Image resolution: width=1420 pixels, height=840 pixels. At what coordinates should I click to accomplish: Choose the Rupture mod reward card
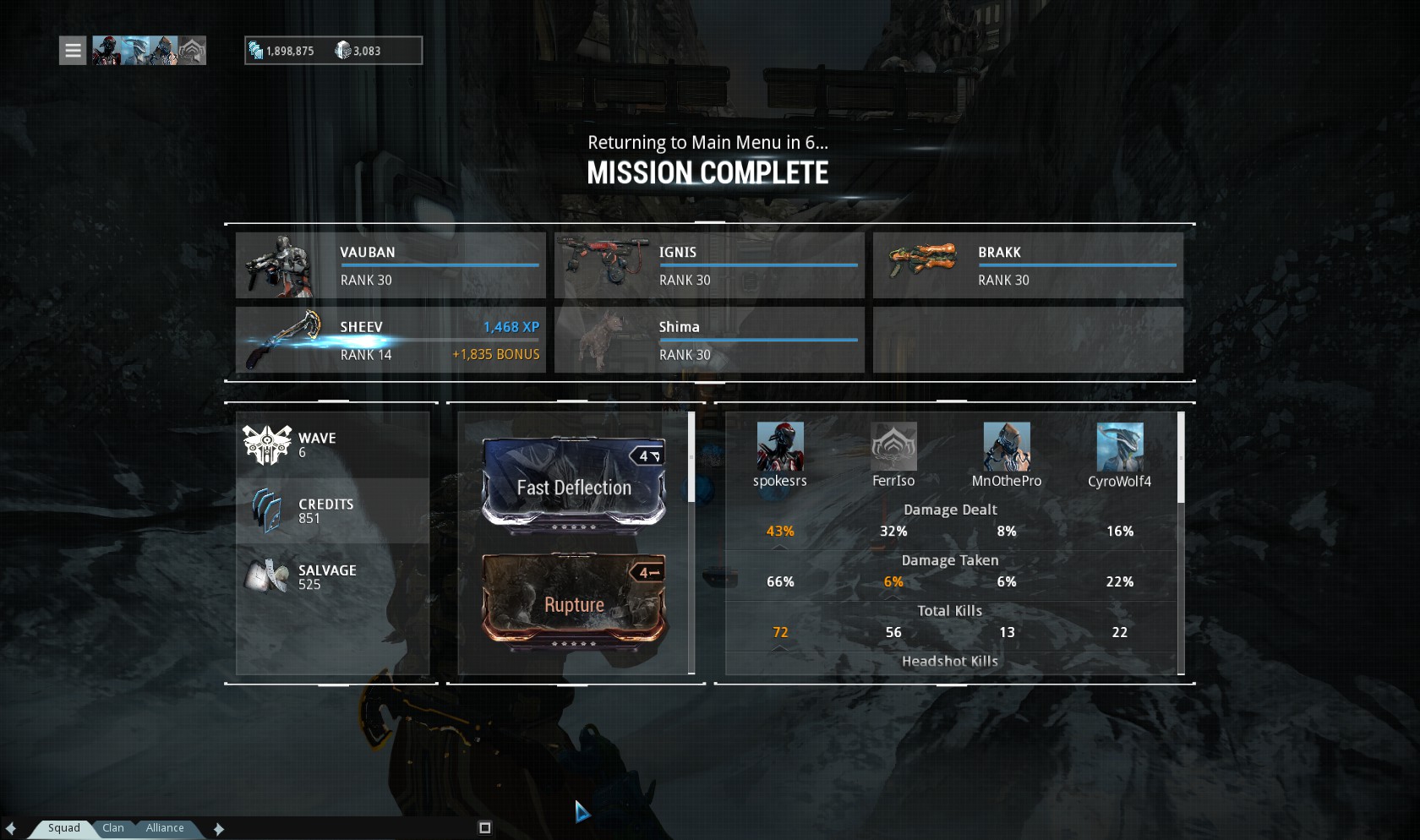coord(574,602)
